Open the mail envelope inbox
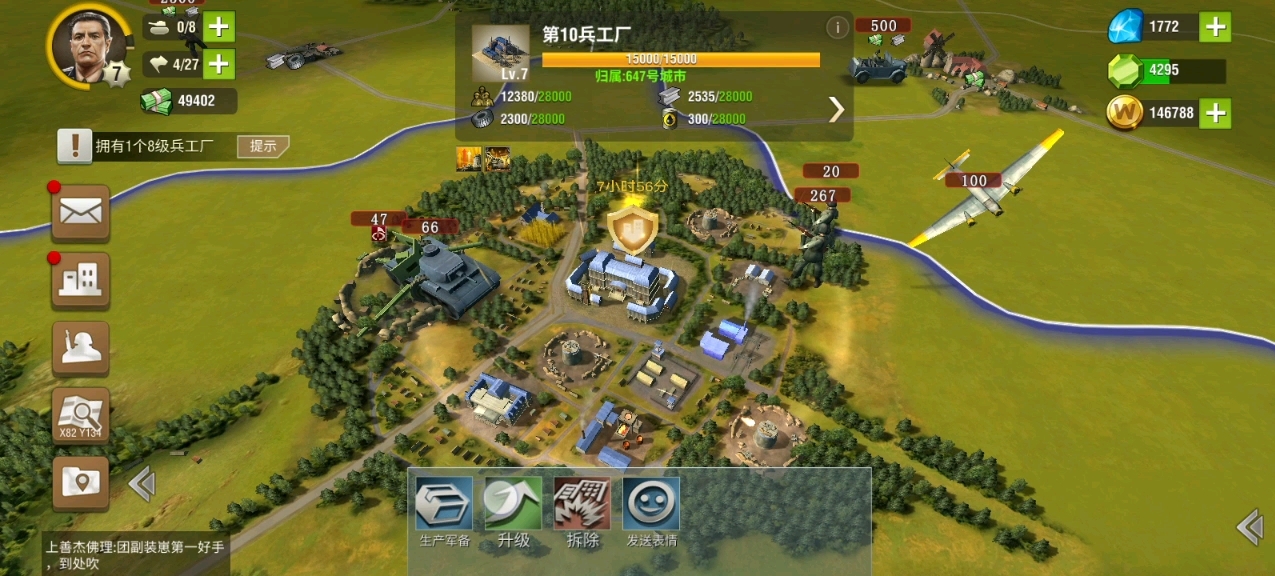Screen dimensions: 1275x576 coord(81,212)
